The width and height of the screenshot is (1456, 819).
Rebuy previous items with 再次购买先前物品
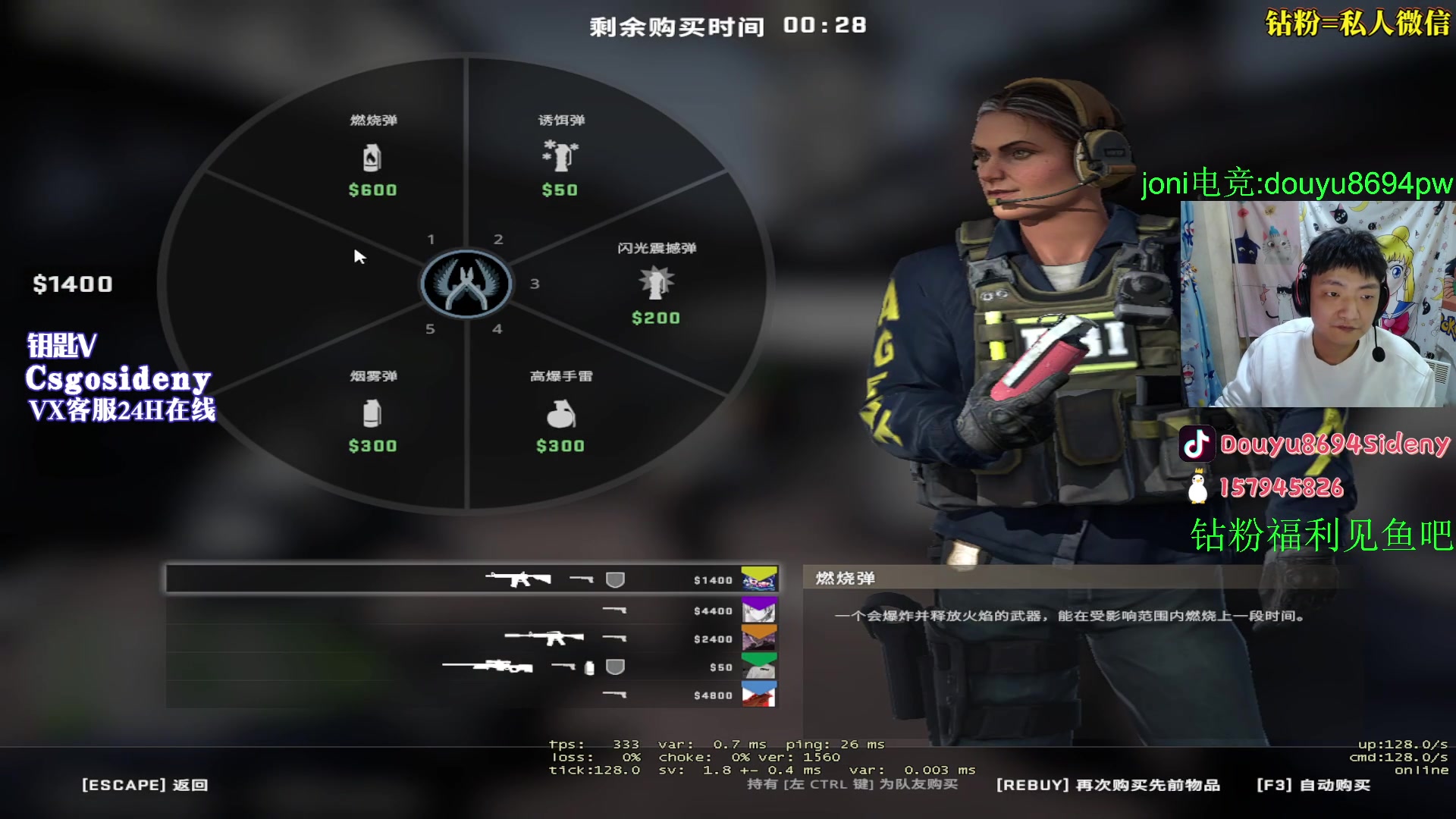[1108, 785]
